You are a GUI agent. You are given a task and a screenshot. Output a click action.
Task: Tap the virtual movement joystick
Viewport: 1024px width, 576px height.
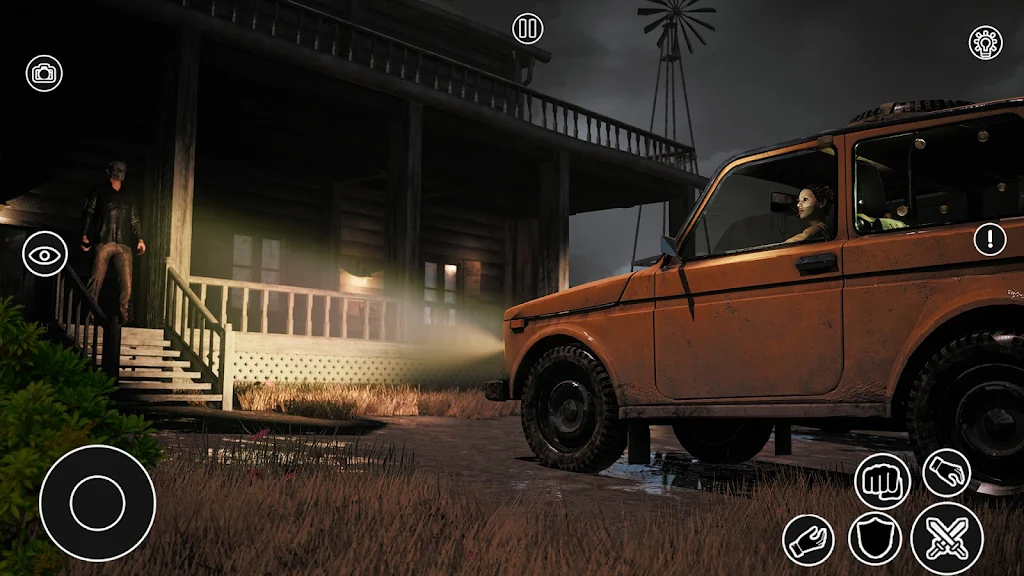point(97,503)
